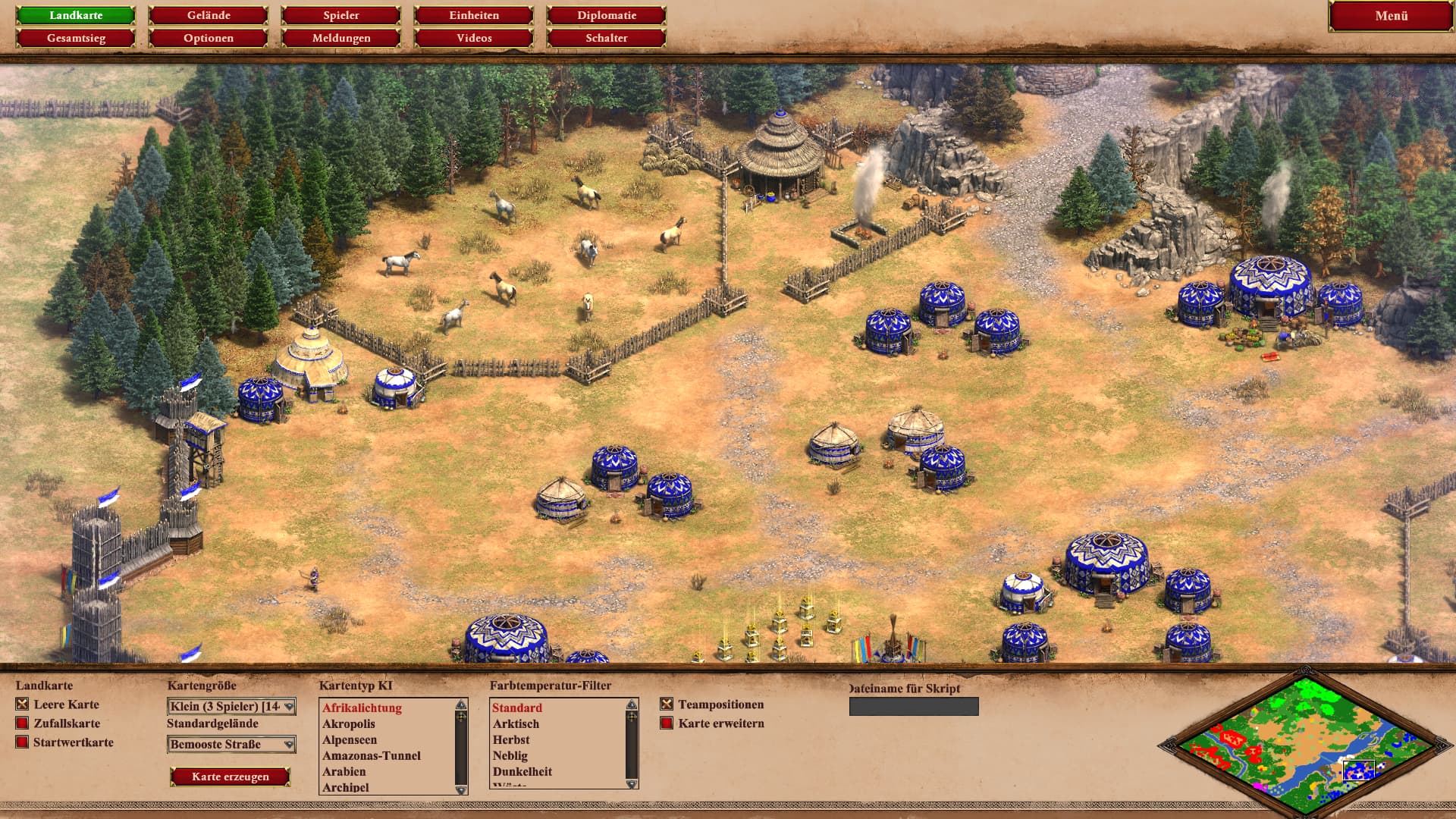
Task: Select the Diplomatie tab
Action: [607, 15]
